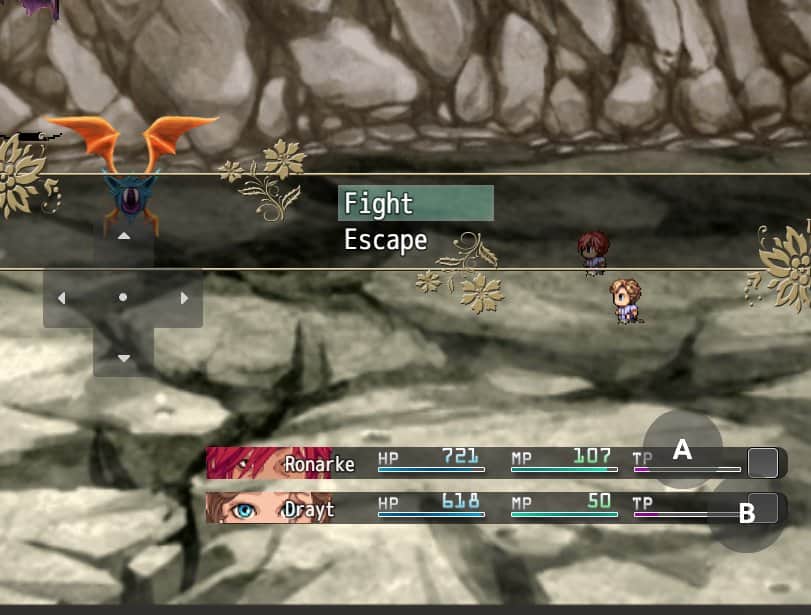The image size is (811, 615).
Task: Tap the D-pad right arrow
Action: click(x=184, y=298)
